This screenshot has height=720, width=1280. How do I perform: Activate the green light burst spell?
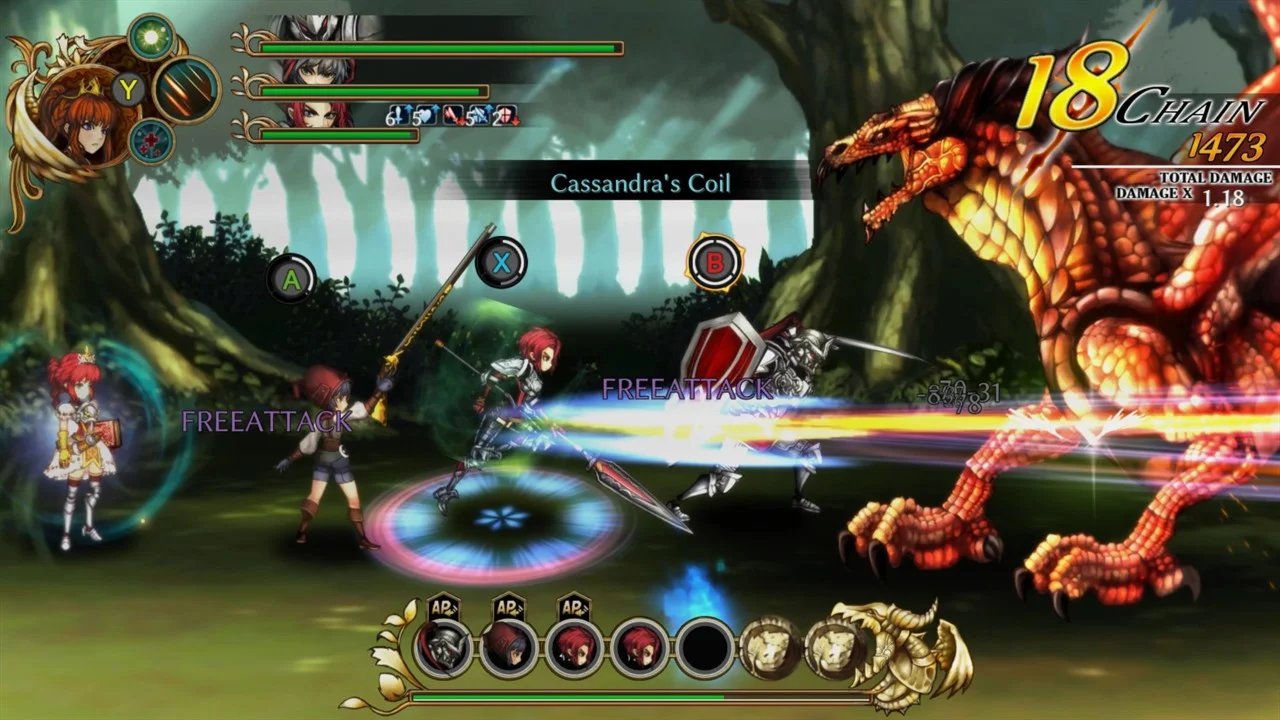click(x=151, y=37)
